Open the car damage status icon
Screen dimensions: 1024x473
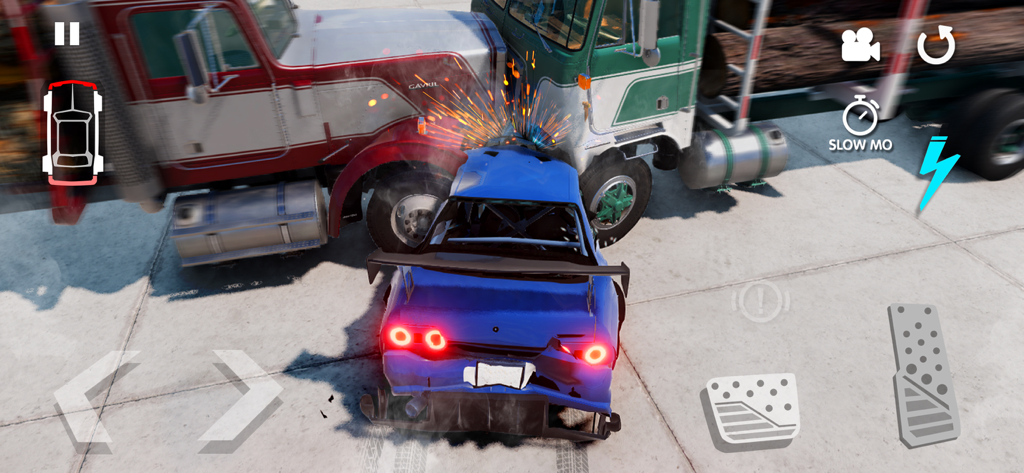pos(72,133)
